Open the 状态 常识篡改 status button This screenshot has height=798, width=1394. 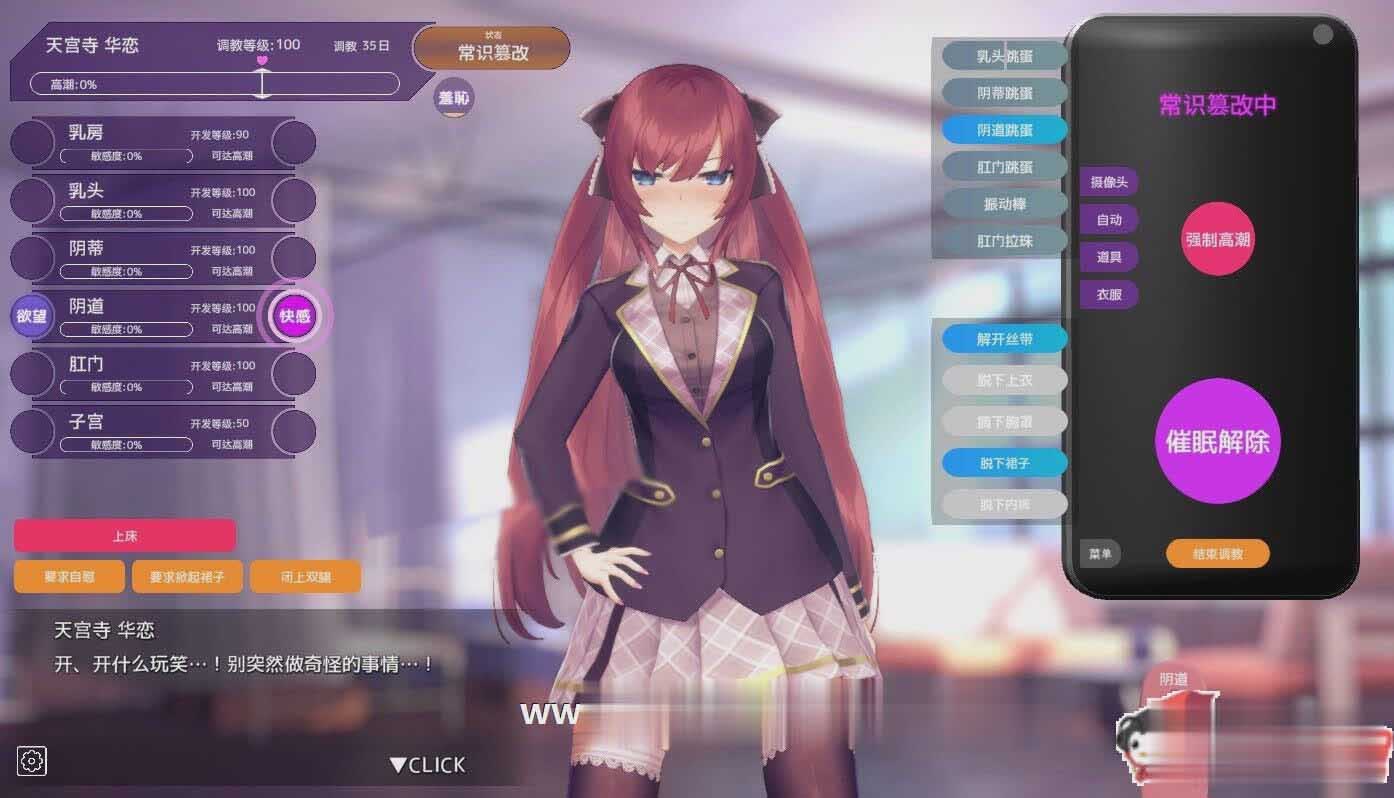click(492, 49)
